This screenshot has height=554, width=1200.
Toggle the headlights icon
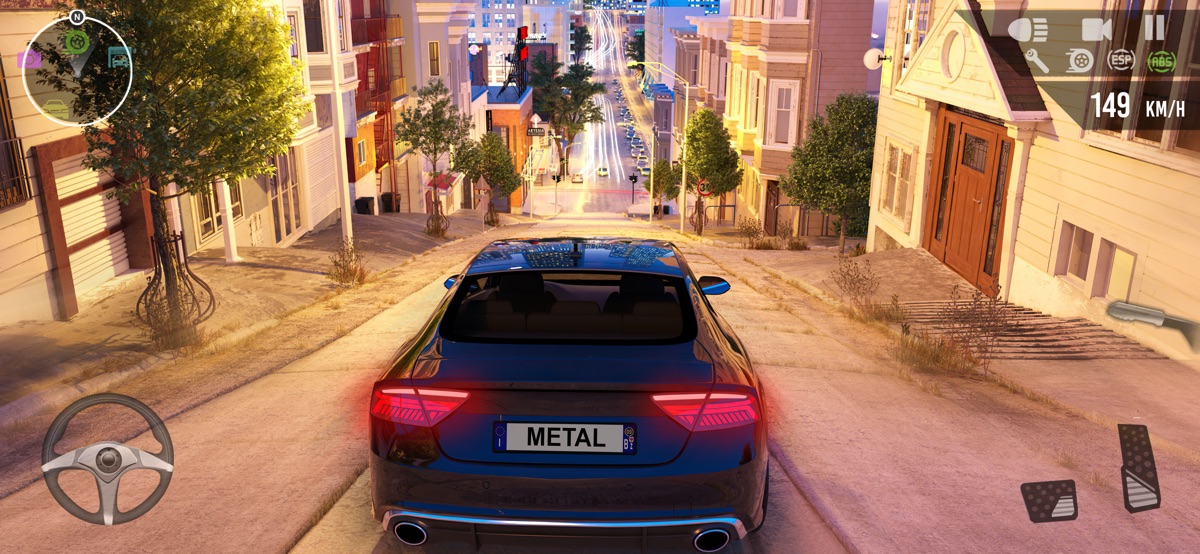coord(1027,29)
